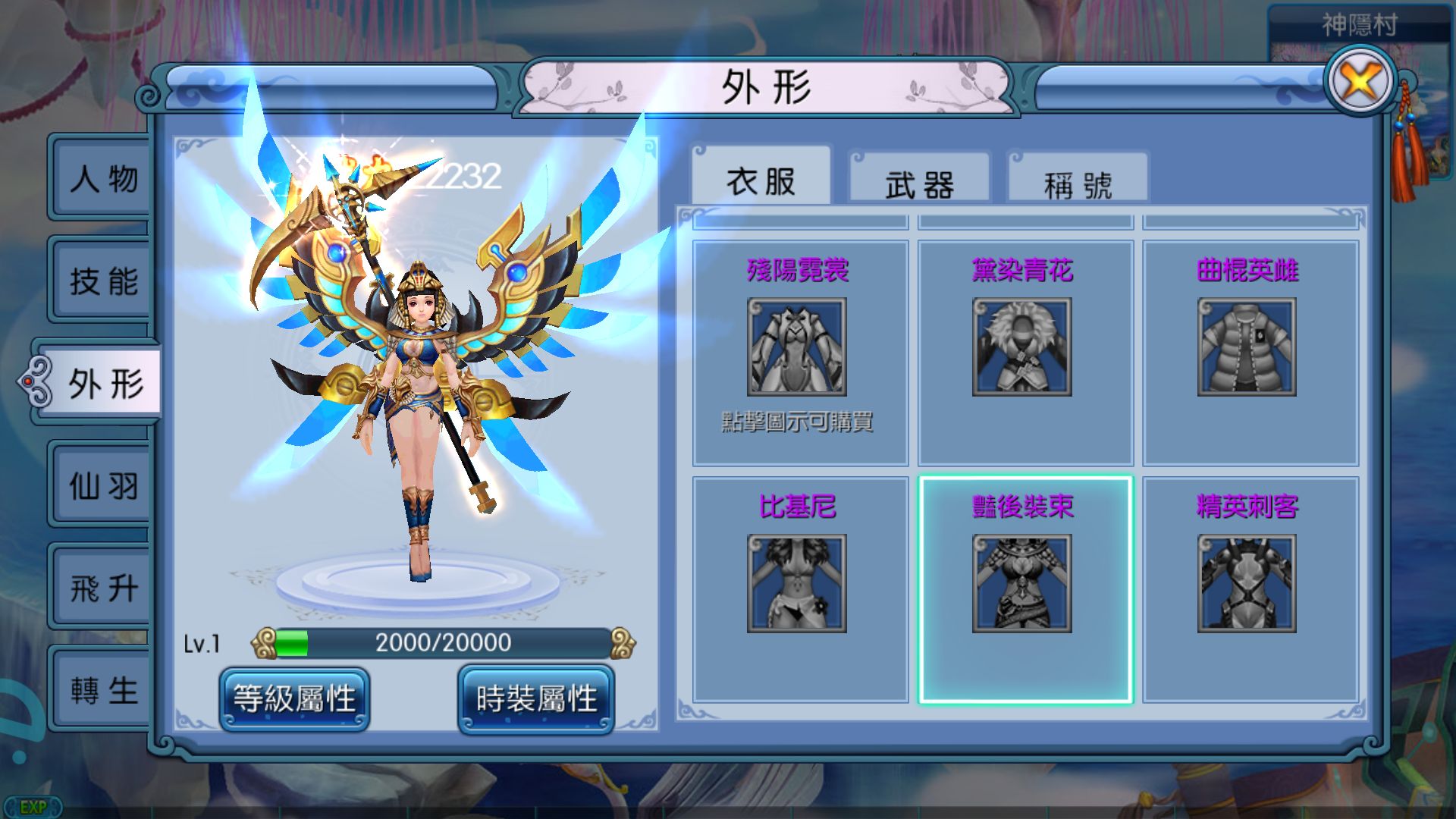Choose the 豔後裝束 highlighted outfit
The height and width of the screenshot is (819, 1456).
1024,584
